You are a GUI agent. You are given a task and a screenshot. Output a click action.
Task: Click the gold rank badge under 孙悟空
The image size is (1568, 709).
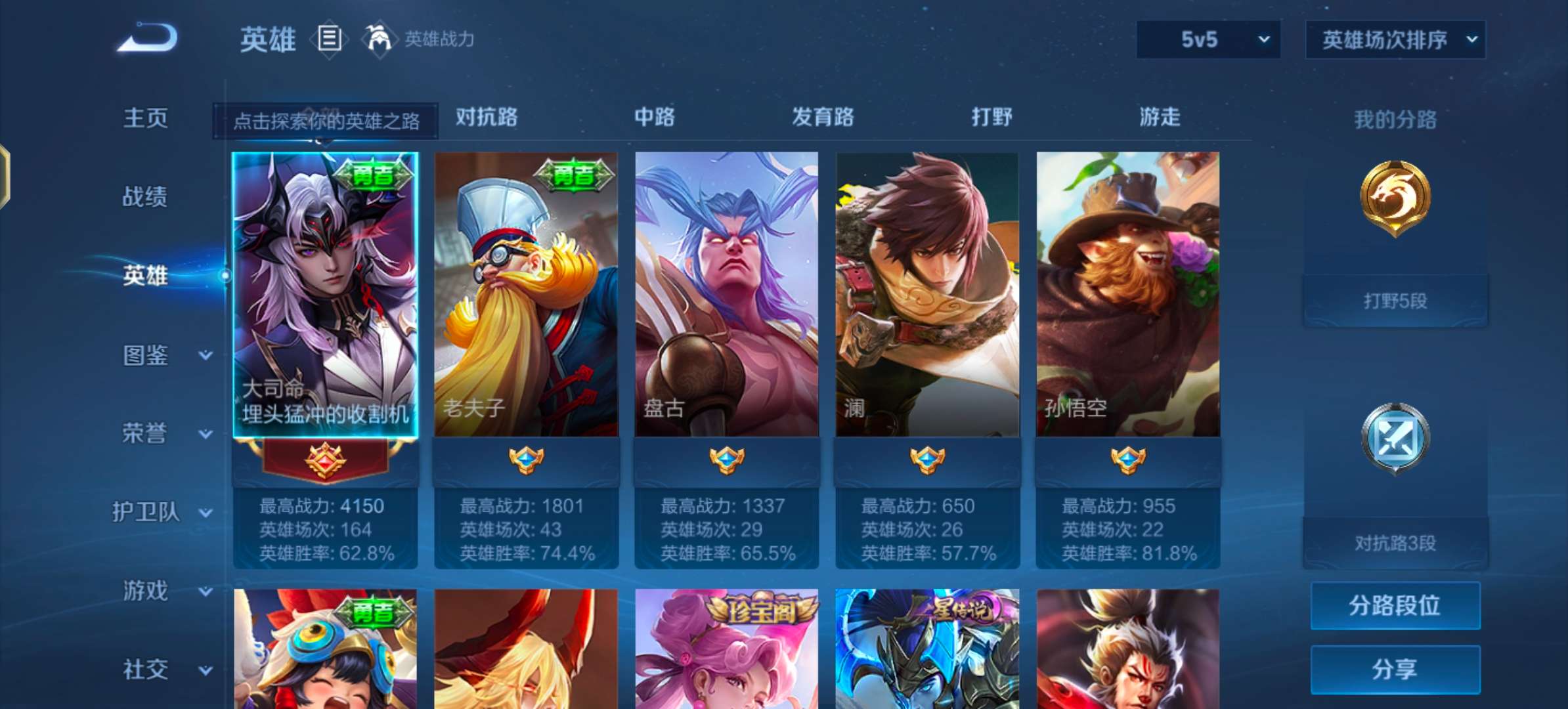click(x=1127, y=460)
